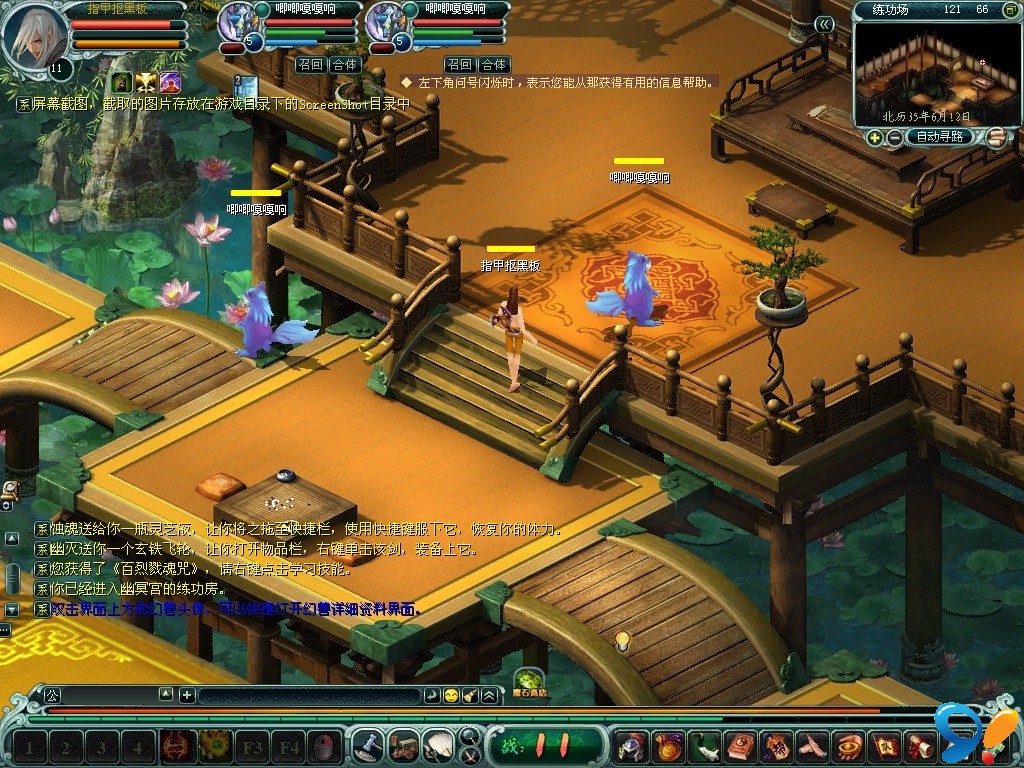
Task: Click the broom icon to clear chat
Action: [470, 695]
